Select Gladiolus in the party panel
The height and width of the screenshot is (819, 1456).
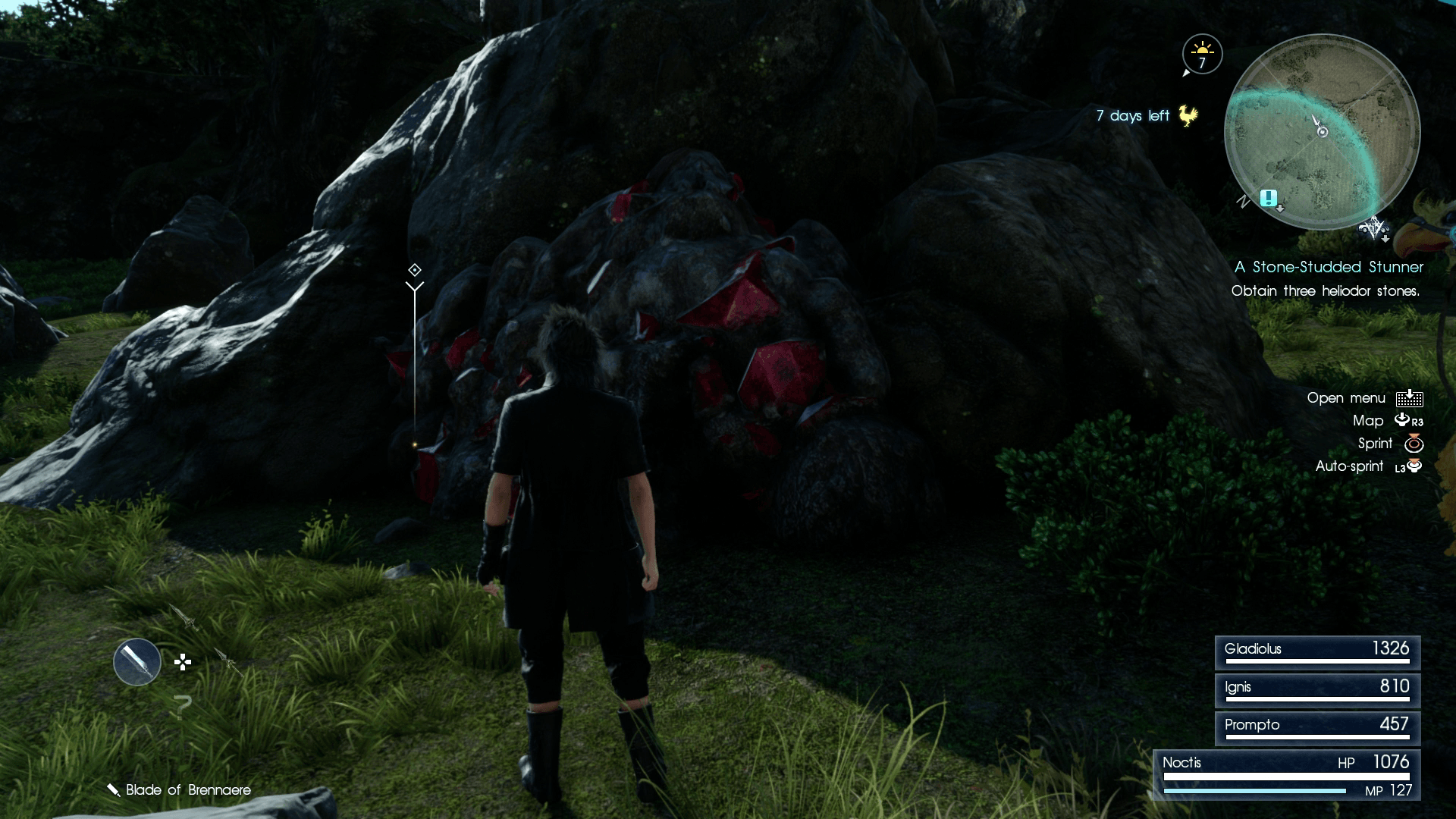point(1317,651)
